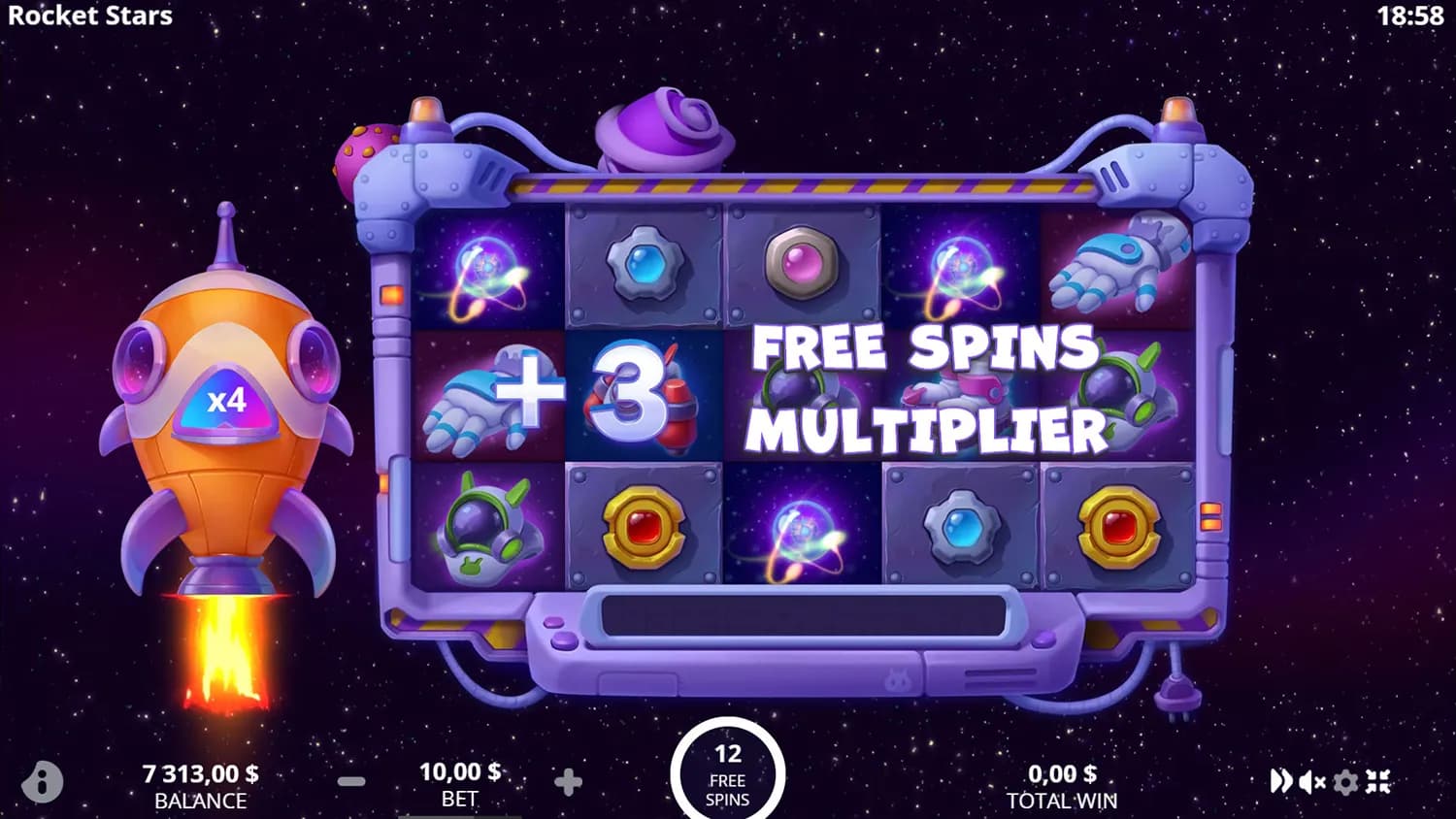Unmute the game sound

[x=1312, y=781]
